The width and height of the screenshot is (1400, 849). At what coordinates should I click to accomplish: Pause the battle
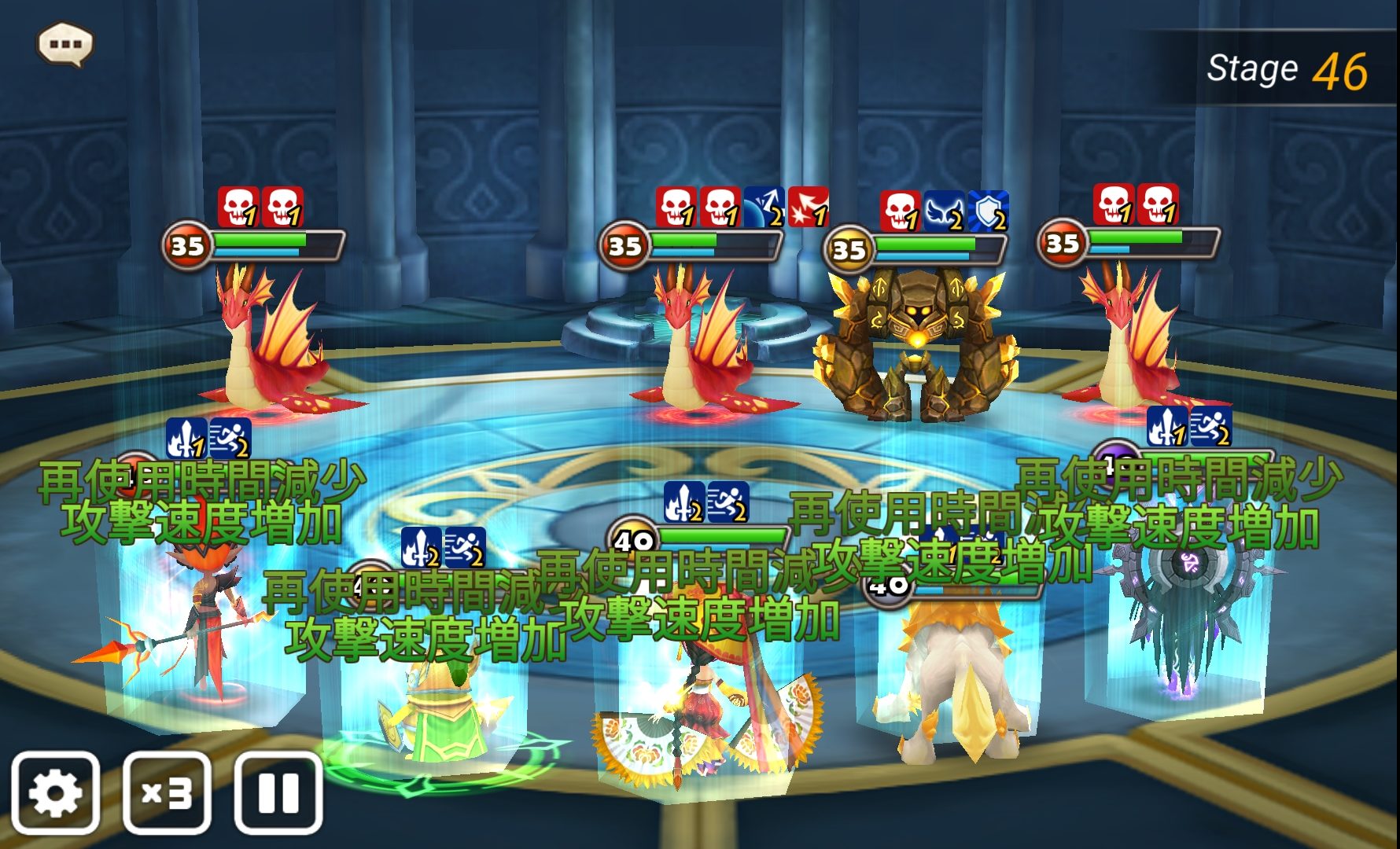click(278, 792)
